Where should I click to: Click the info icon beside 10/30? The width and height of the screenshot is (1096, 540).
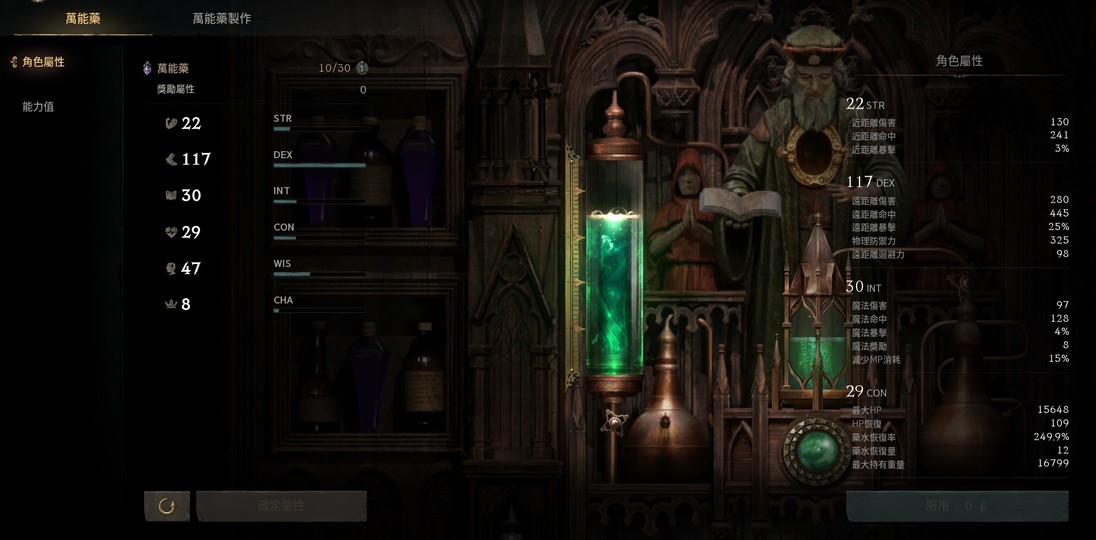point(362,68)
